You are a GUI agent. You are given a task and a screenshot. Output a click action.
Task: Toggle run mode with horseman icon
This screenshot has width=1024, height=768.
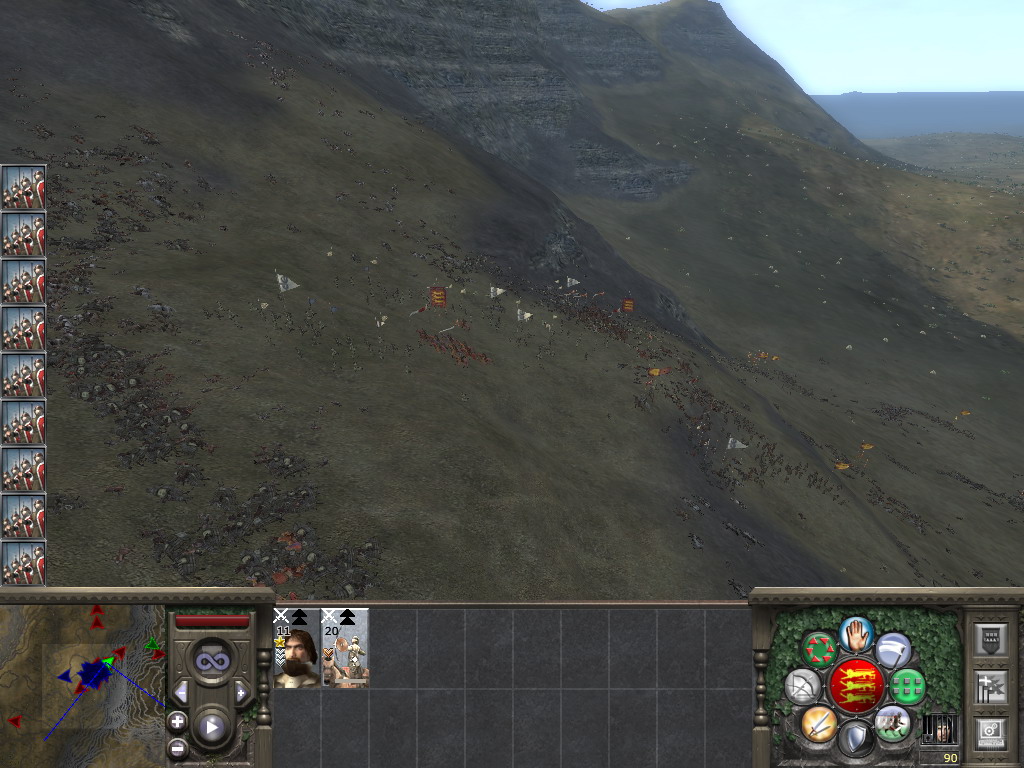(x=892, y=722)
